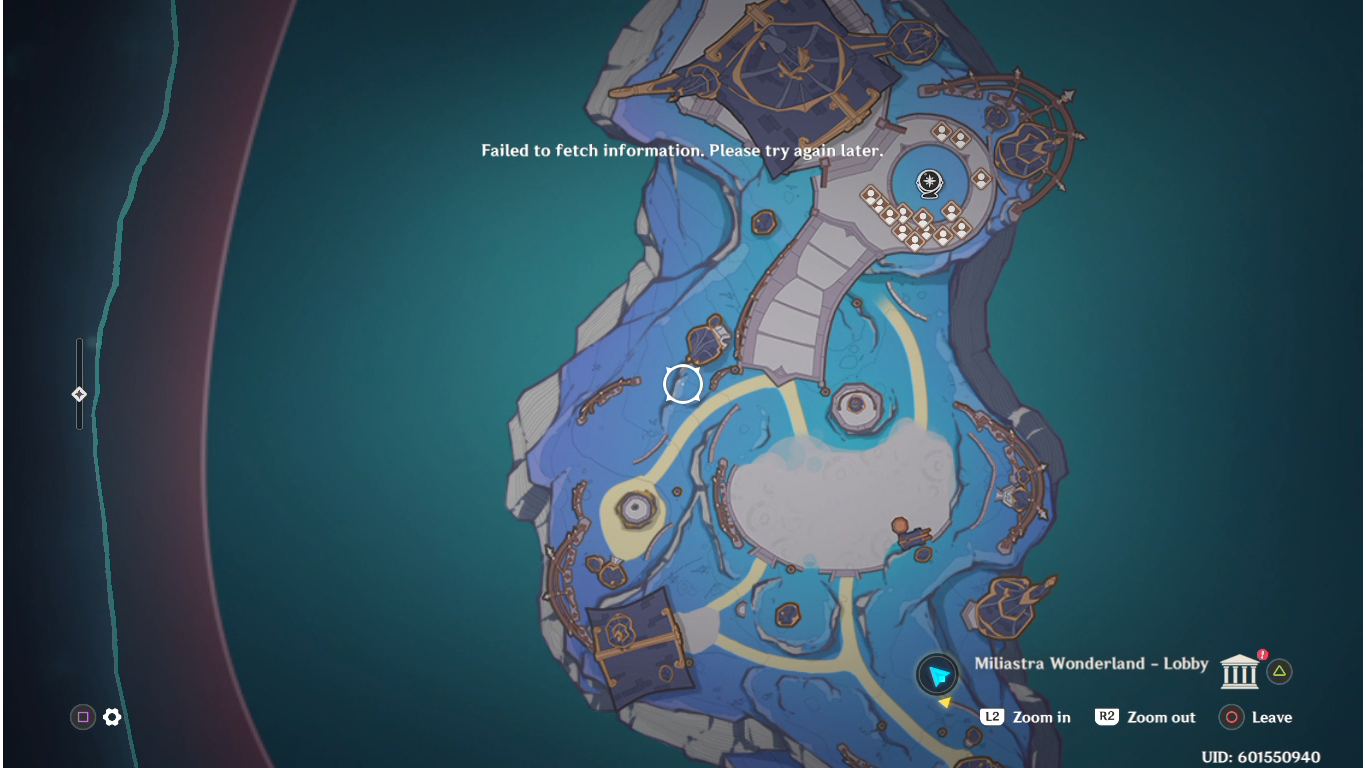This screenshot has height=768, width=1366.
Task: Open the Miliastra Wonderland Lobby building icon
Action: coord(1239,671)
